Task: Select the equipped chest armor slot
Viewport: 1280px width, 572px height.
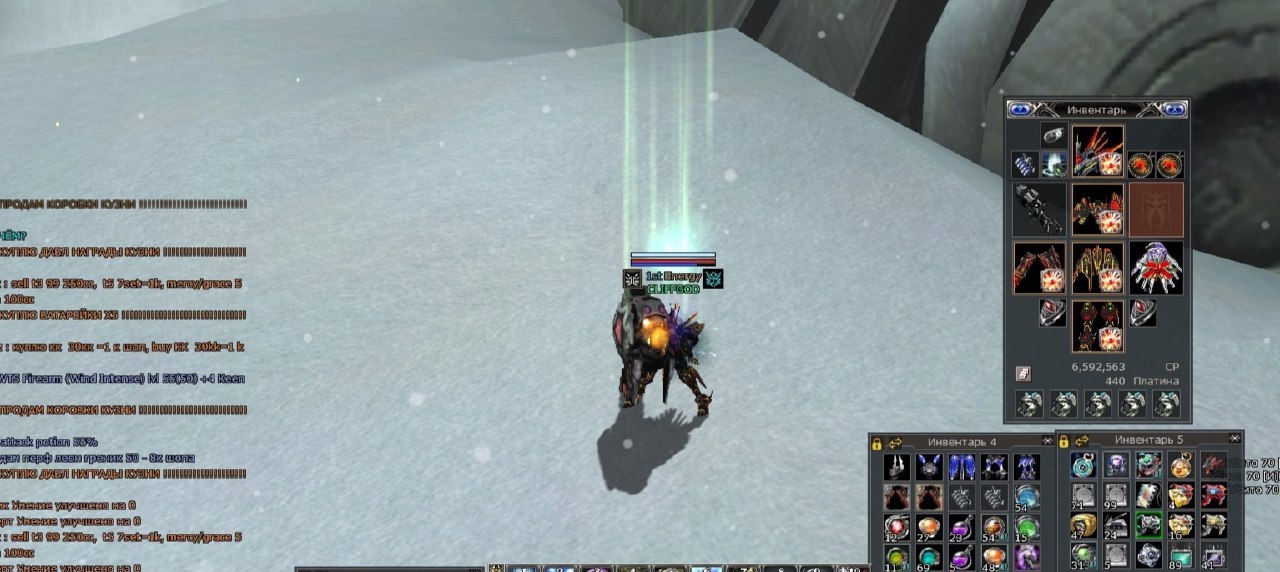Action: point(1098,208)
